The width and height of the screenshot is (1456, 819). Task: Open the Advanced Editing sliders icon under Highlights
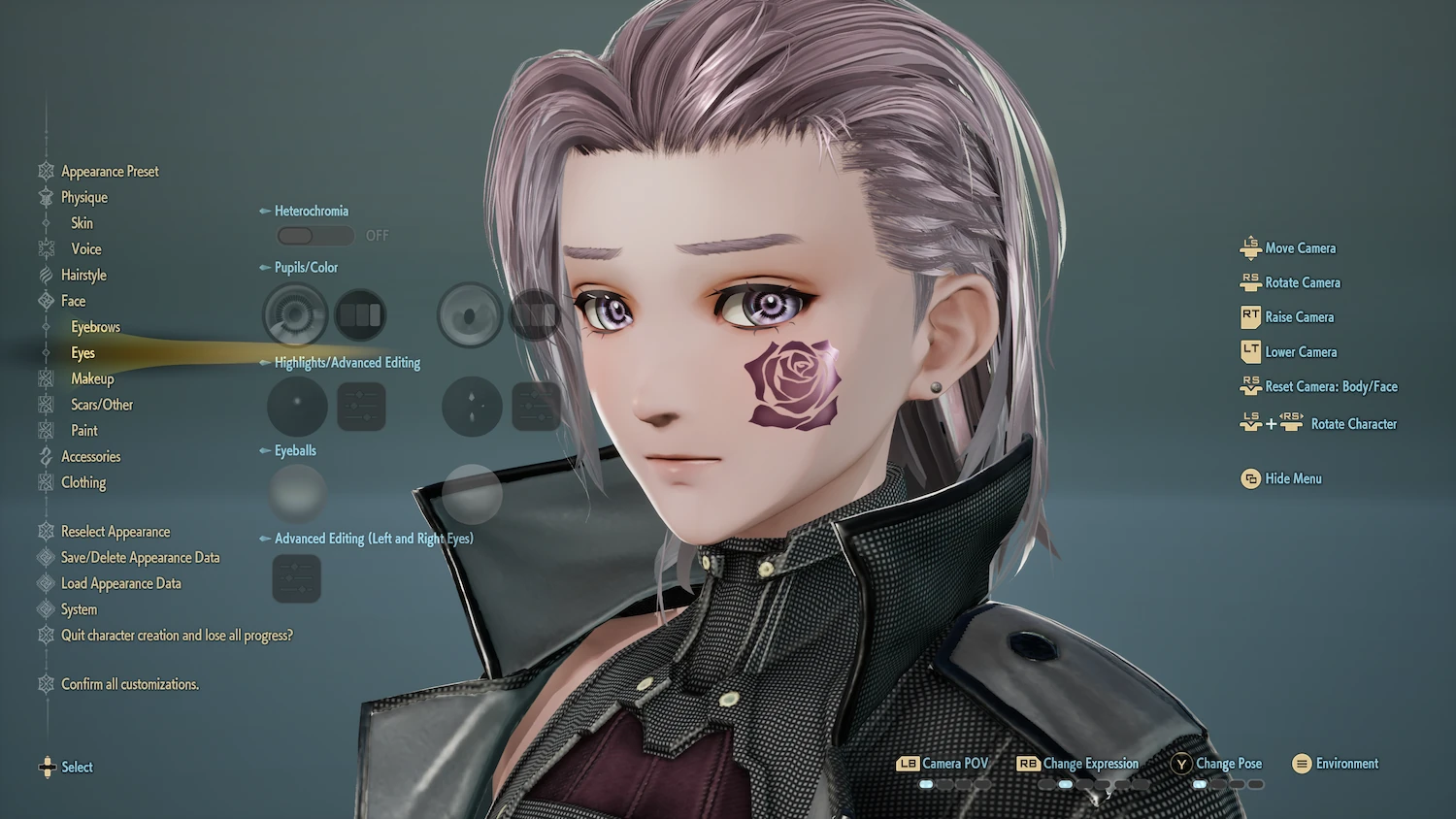(360, 407)
